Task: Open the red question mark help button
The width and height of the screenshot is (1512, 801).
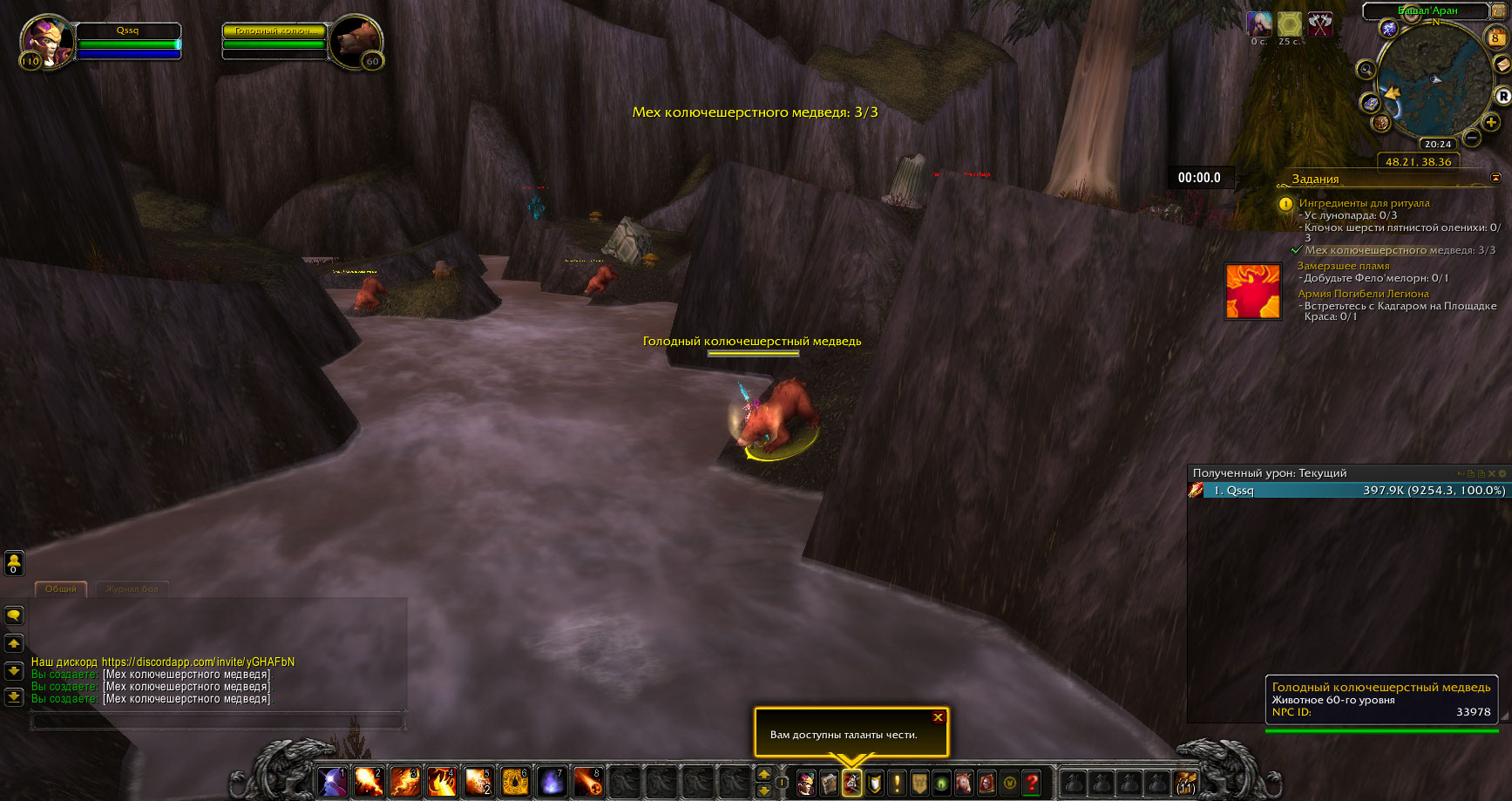Action: click(1033, 783)
